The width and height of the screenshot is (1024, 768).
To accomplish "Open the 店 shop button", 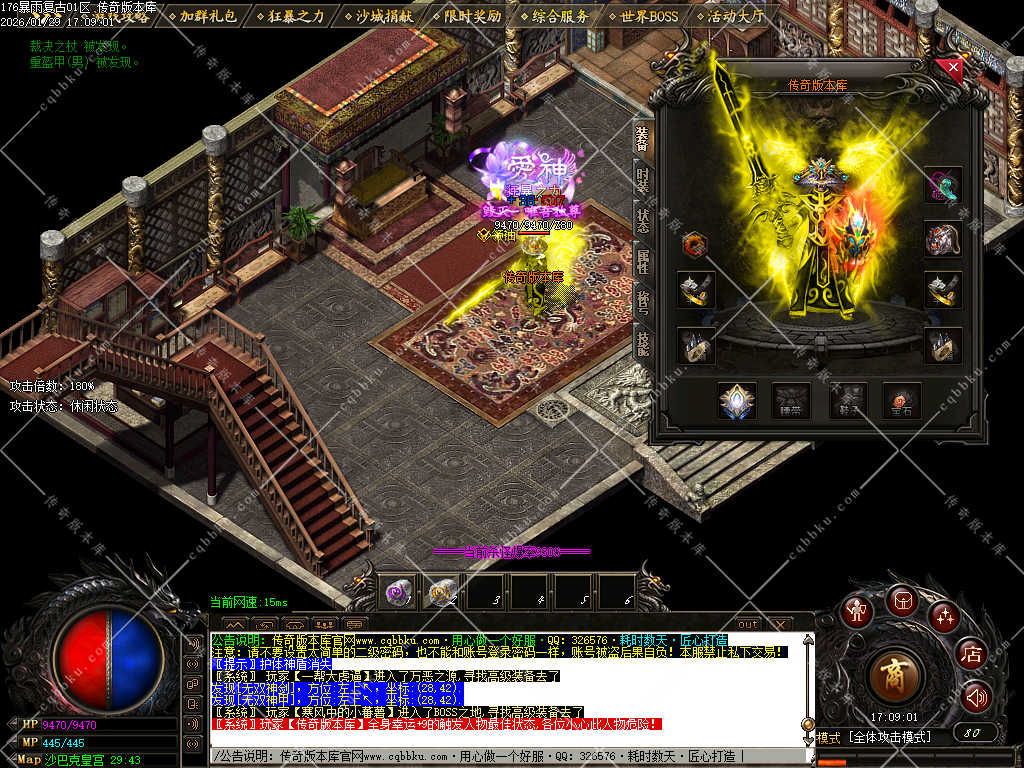I will 970,655.
